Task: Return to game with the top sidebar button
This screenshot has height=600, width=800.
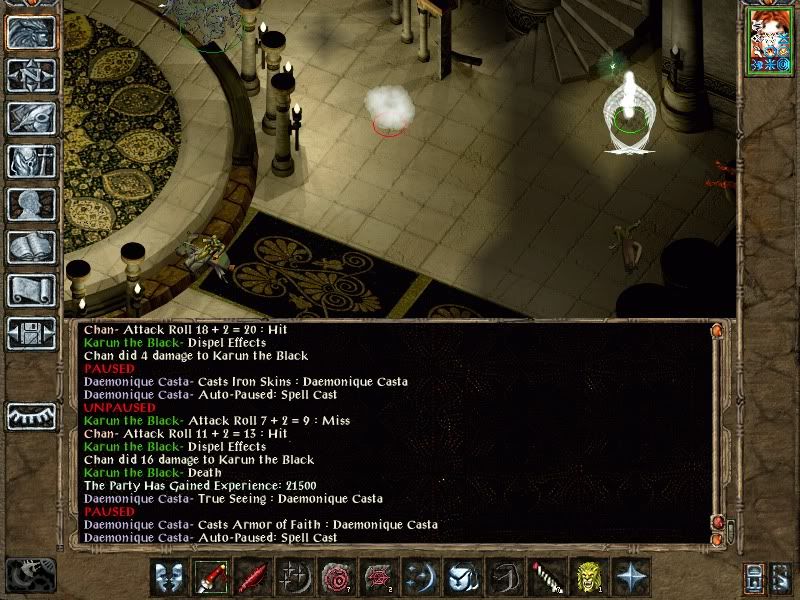Action: click(x=31, y=33)
